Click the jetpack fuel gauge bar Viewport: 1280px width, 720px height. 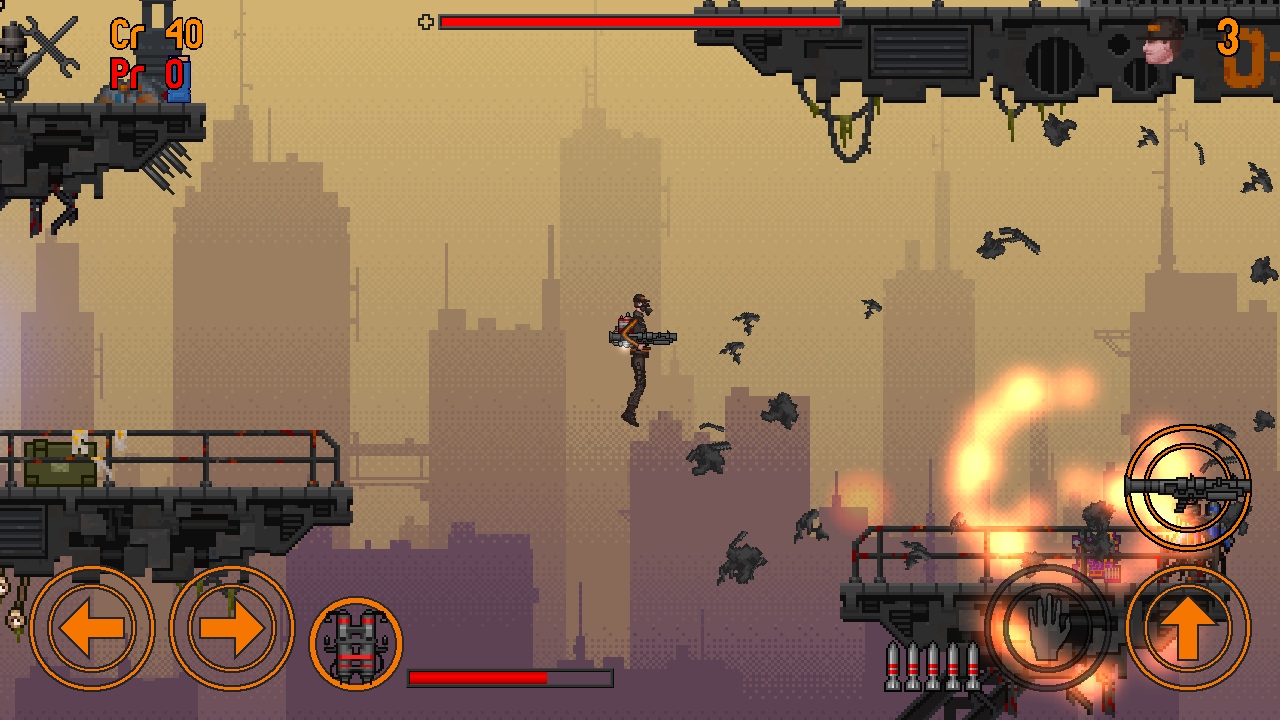(x=510, y=678)
